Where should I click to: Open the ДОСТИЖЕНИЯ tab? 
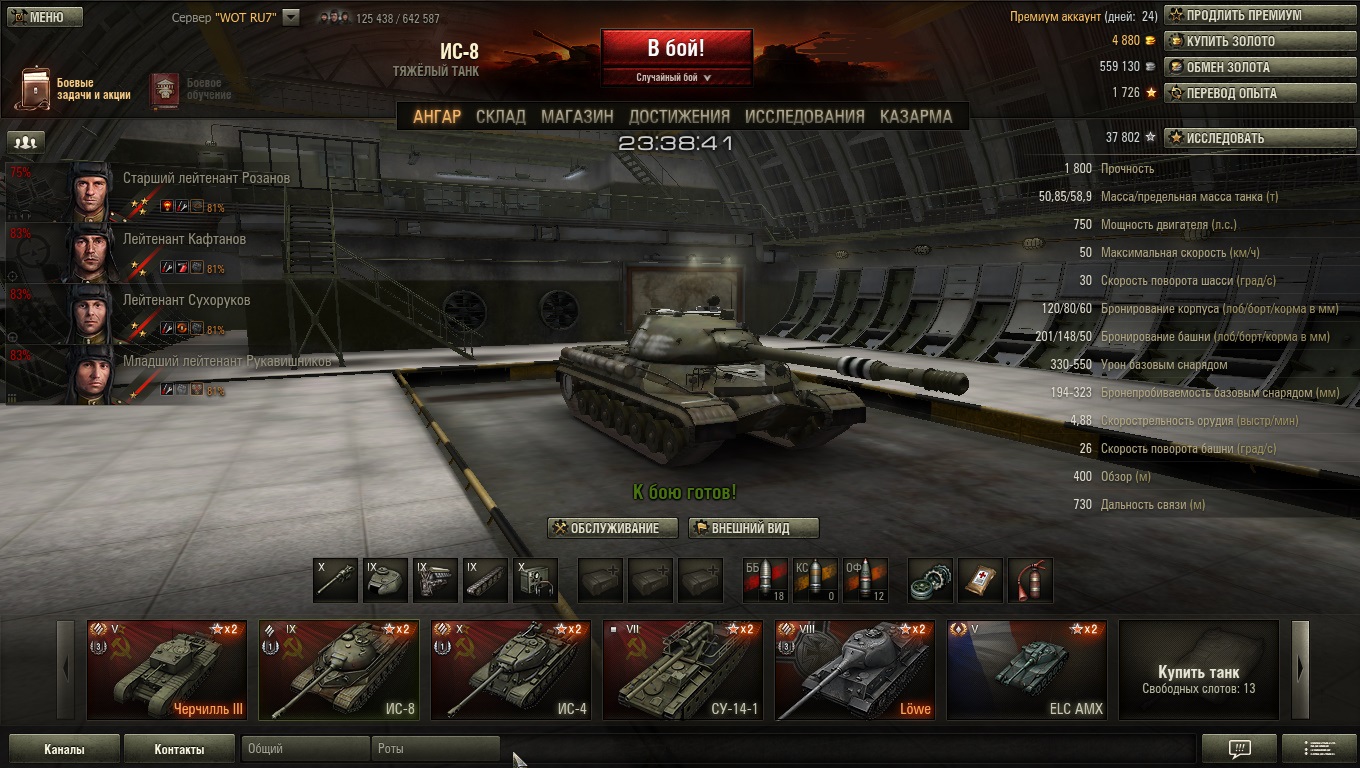pos(679,116)
